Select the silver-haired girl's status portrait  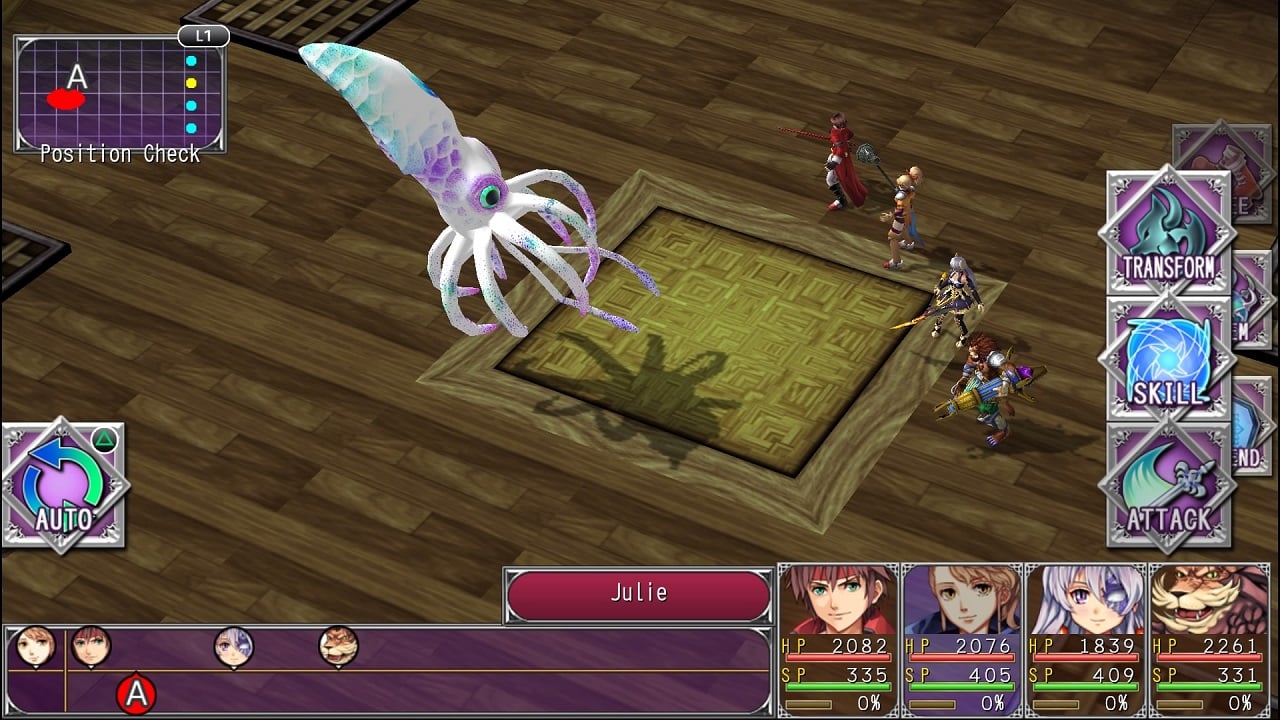click(x=1086, y=600)
